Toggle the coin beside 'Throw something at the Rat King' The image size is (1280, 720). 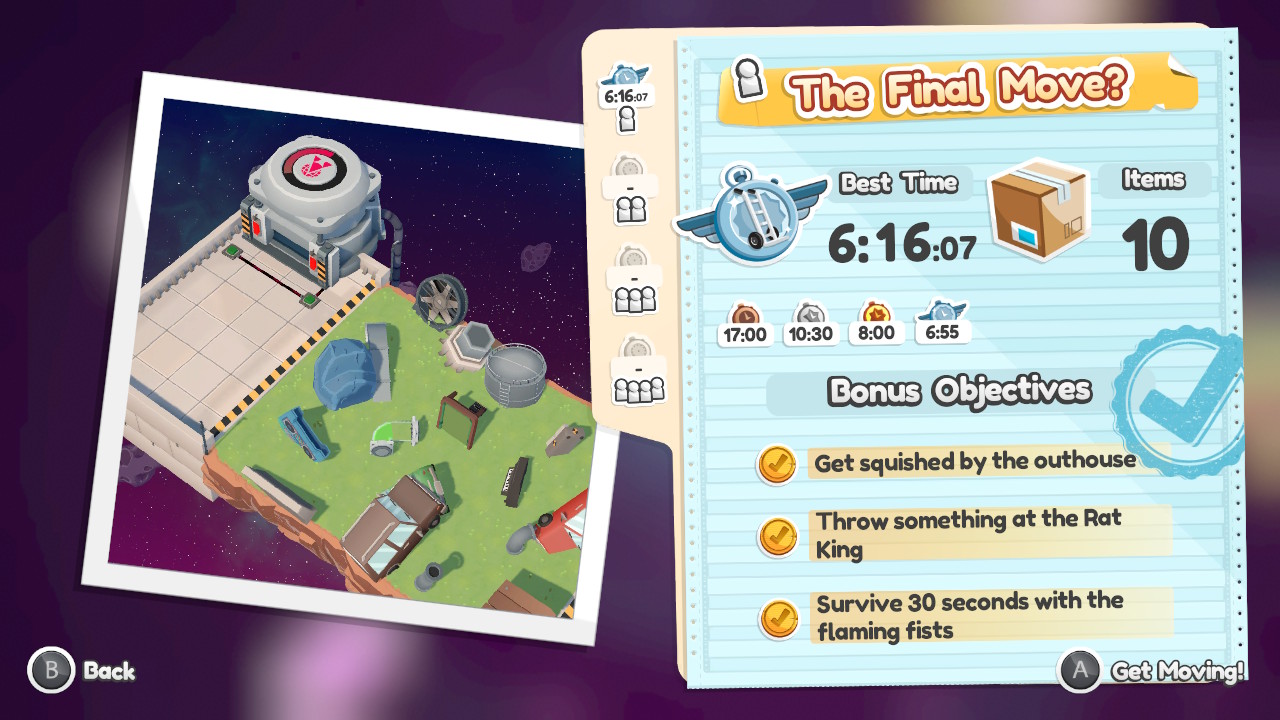point(777,533)
